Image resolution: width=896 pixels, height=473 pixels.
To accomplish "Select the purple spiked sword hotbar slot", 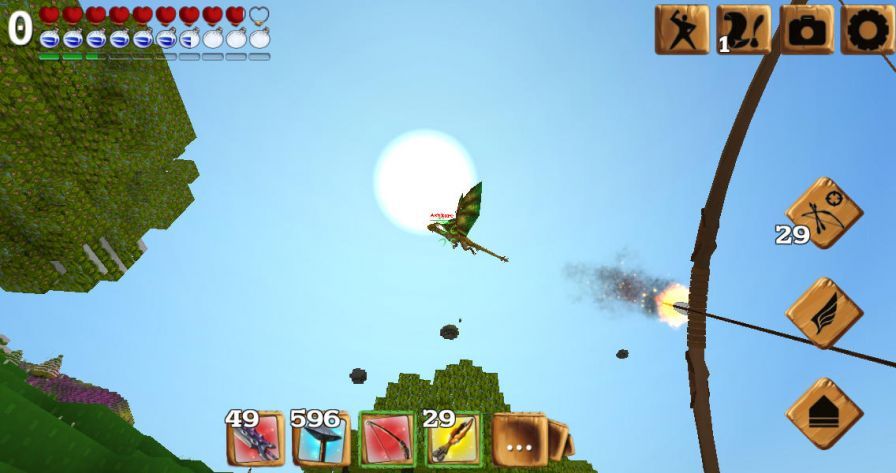I will [x=255, y=439].
